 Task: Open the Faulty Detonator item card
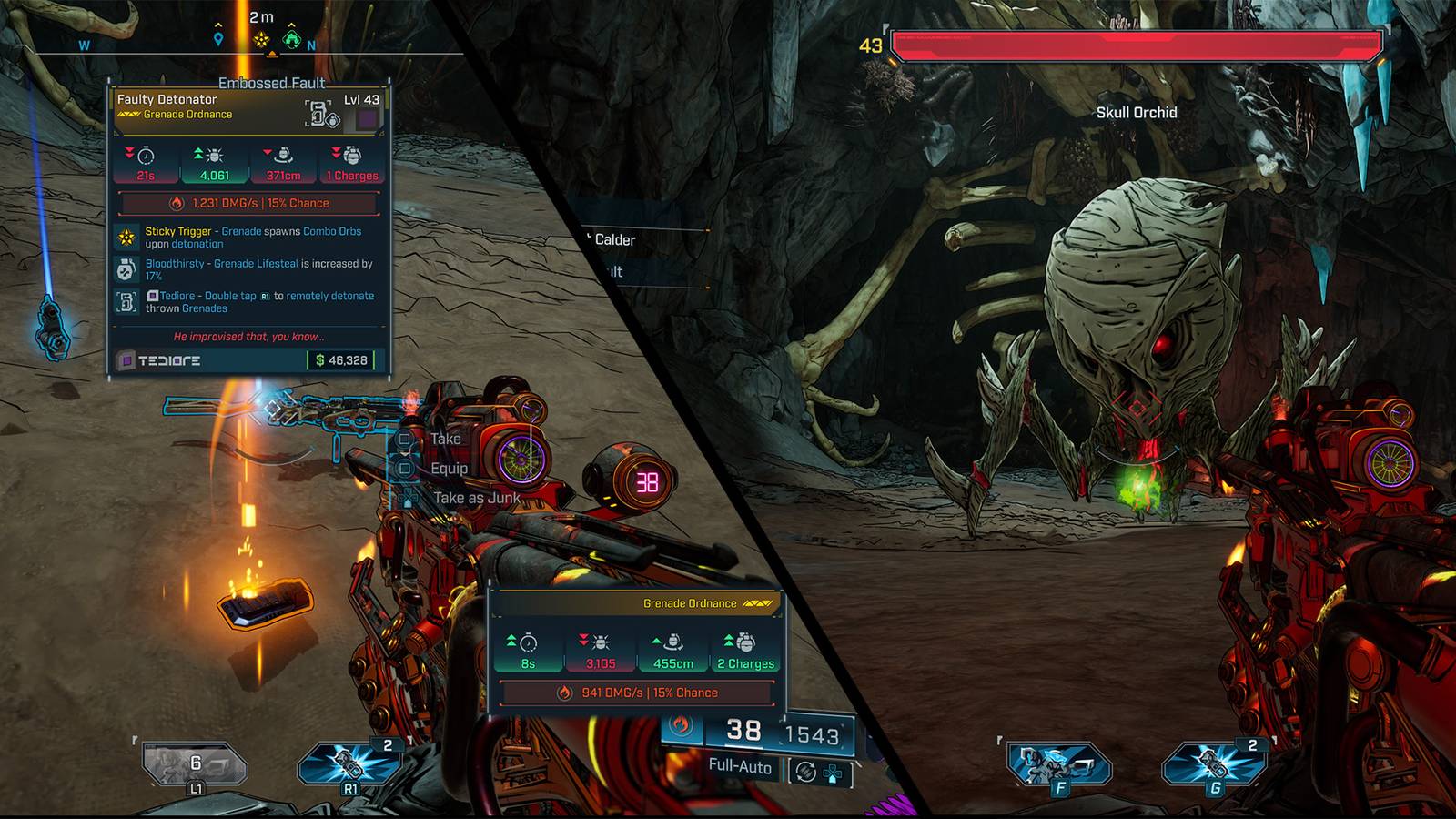249,229
